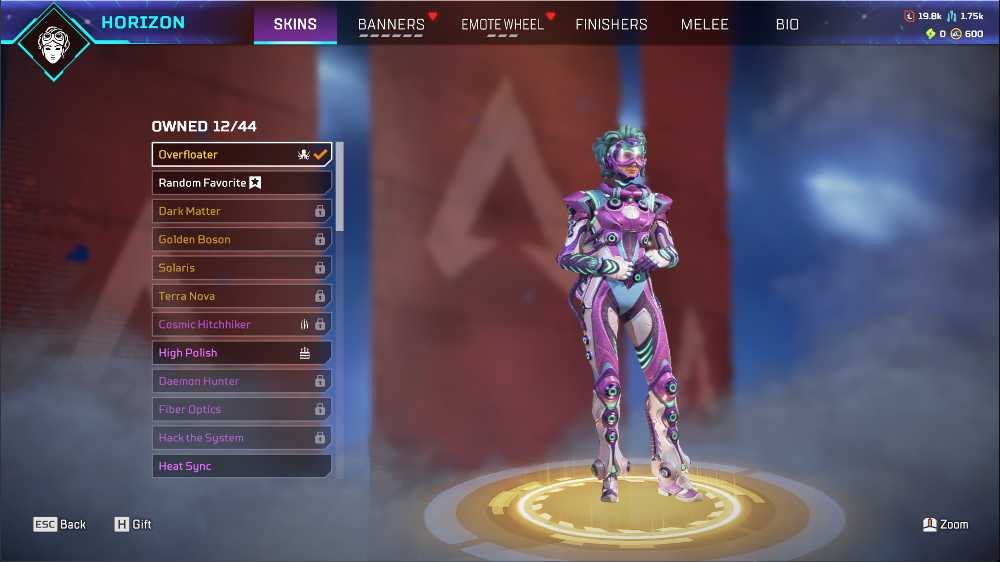Image resolution: width=1000 pixels, height=562 pixels.
Task: Click the Skins tab
Action: tap(295, 24)
